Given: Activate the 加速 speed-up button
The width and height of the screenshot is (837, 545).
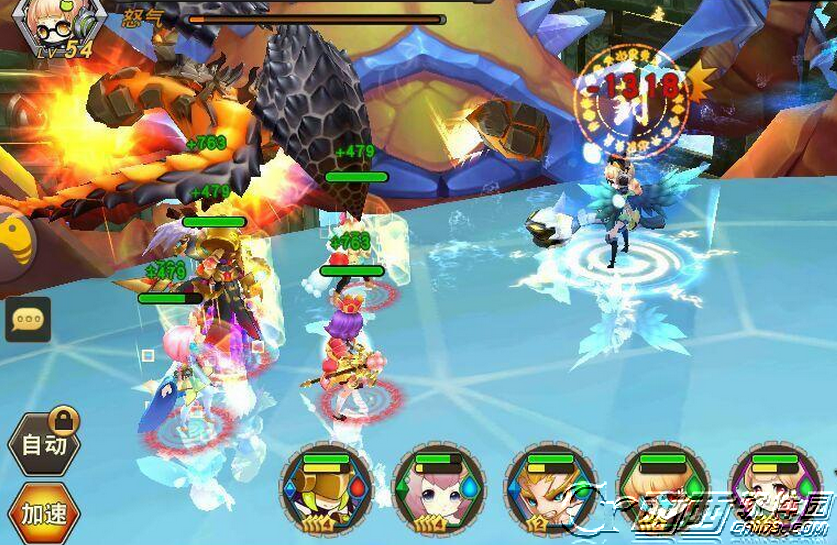Looking at the screenshot, I should (x=43, y=514).
